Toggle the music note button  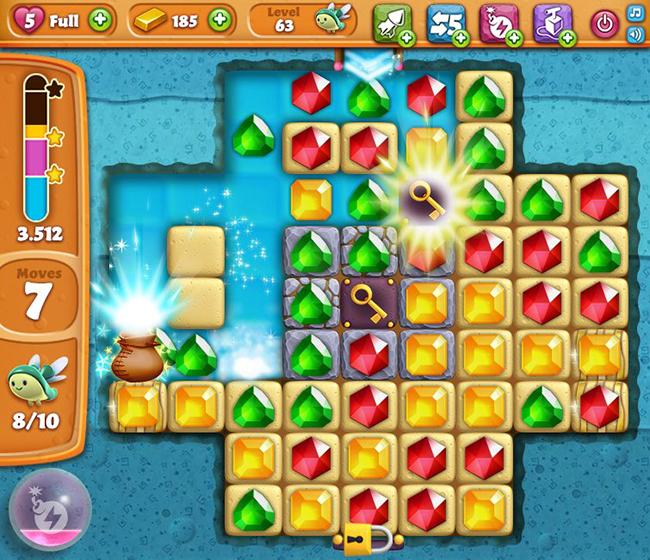[634, 12]
